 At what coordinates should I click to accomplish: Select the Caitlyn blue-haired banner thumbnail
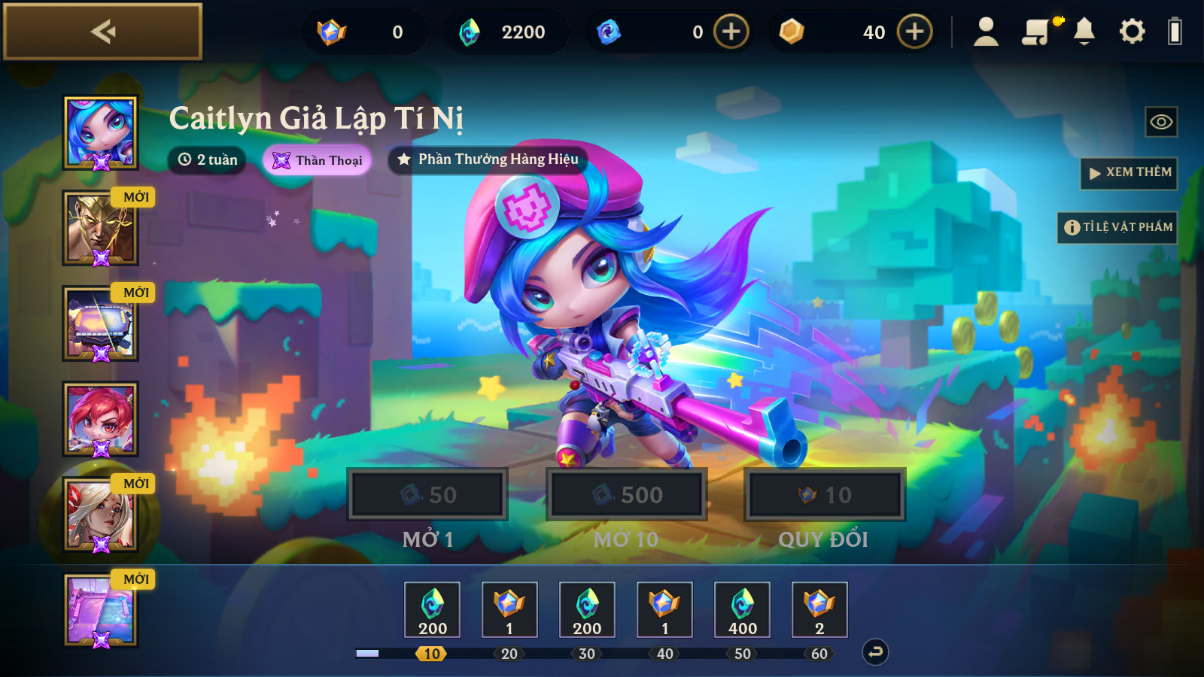click(x=100, y=132)
